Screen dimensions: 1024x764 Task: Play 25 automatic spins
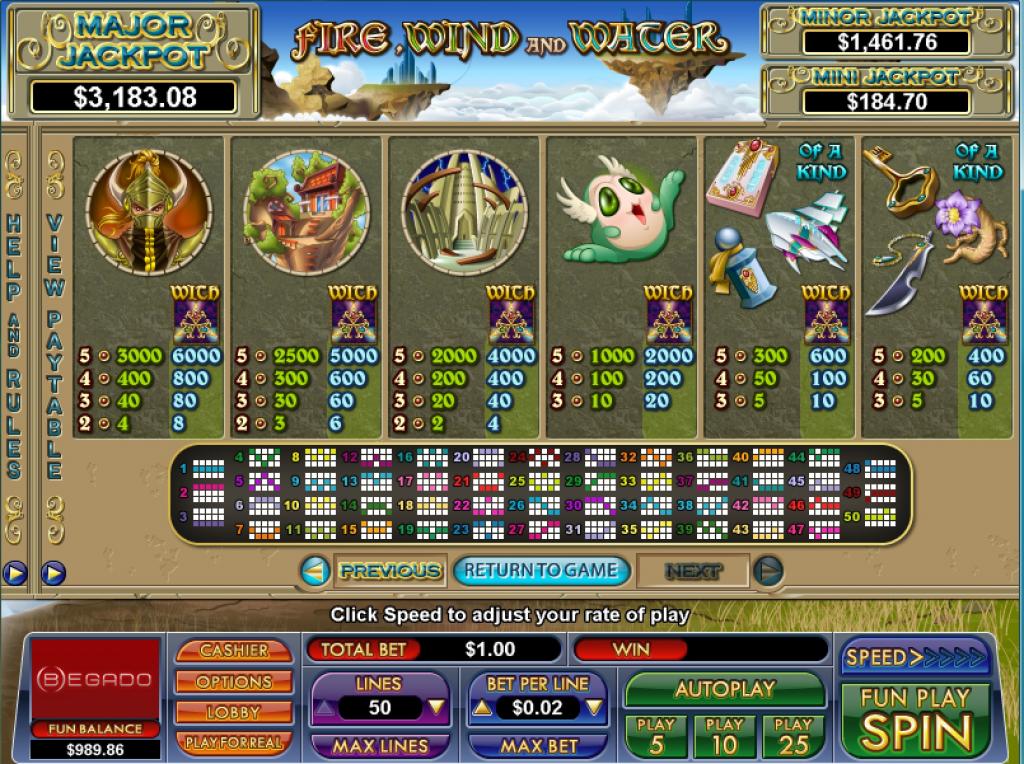(x=793, y=736)
